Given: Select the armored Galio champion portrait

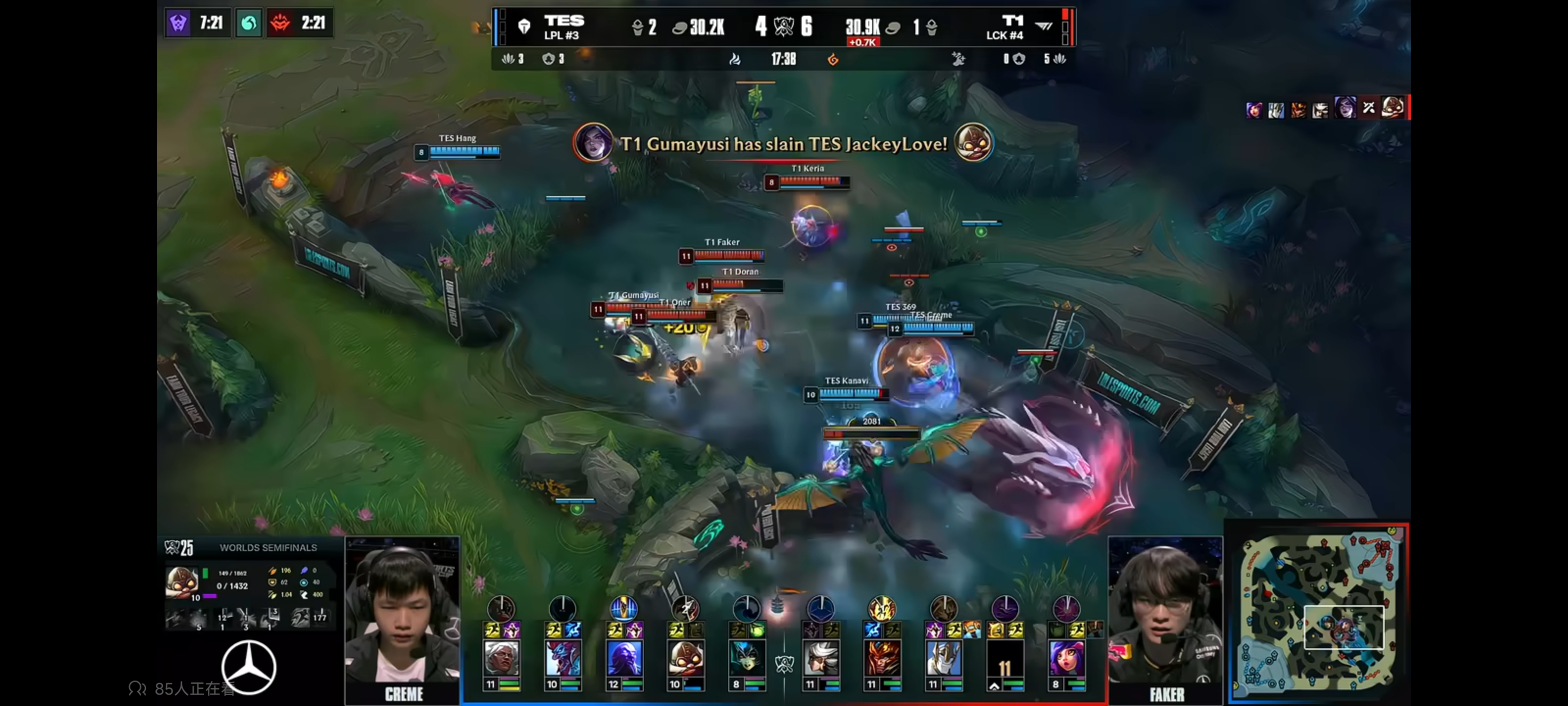Looking at the screenshot, I should 943,658.
